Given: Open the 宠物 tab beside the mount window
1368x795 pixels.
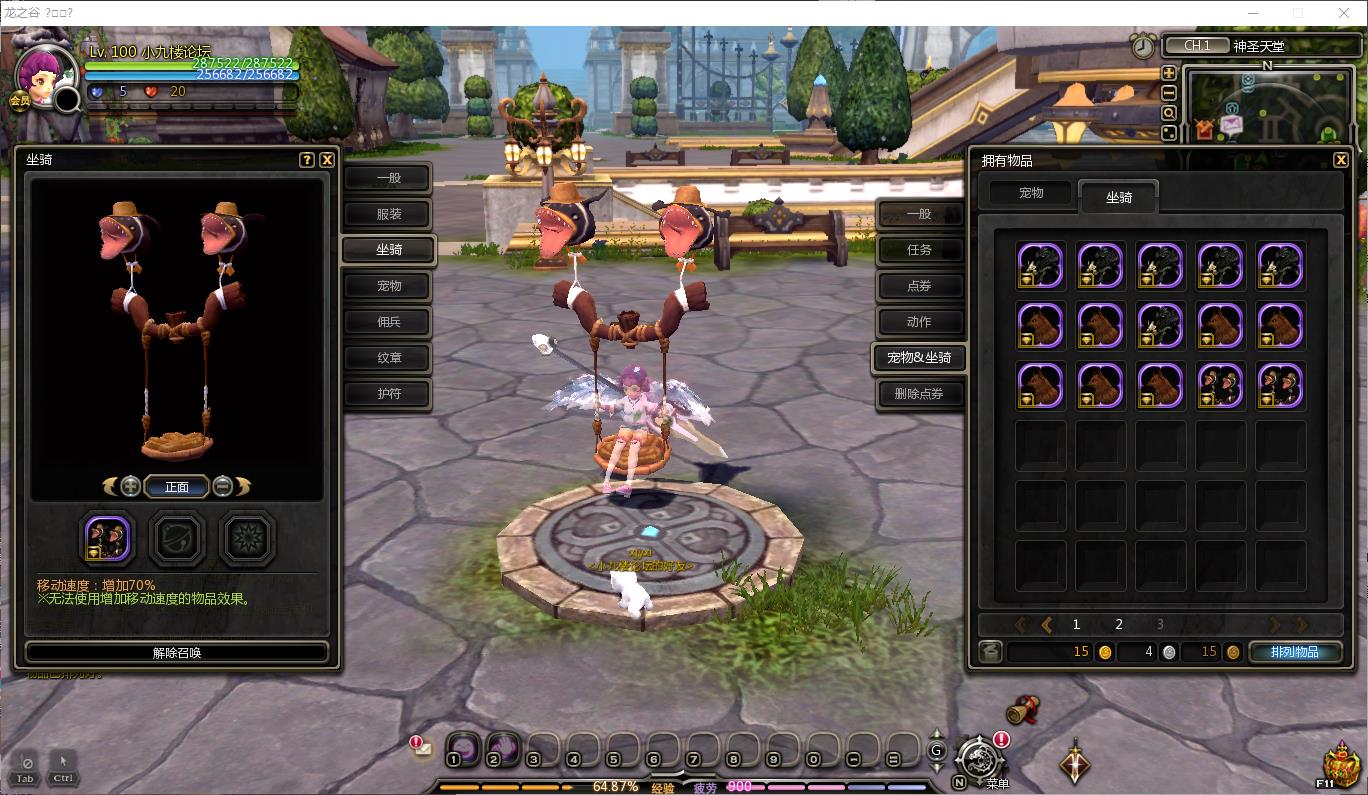Looking at the screenshot, I should click(x=389, y=286).
